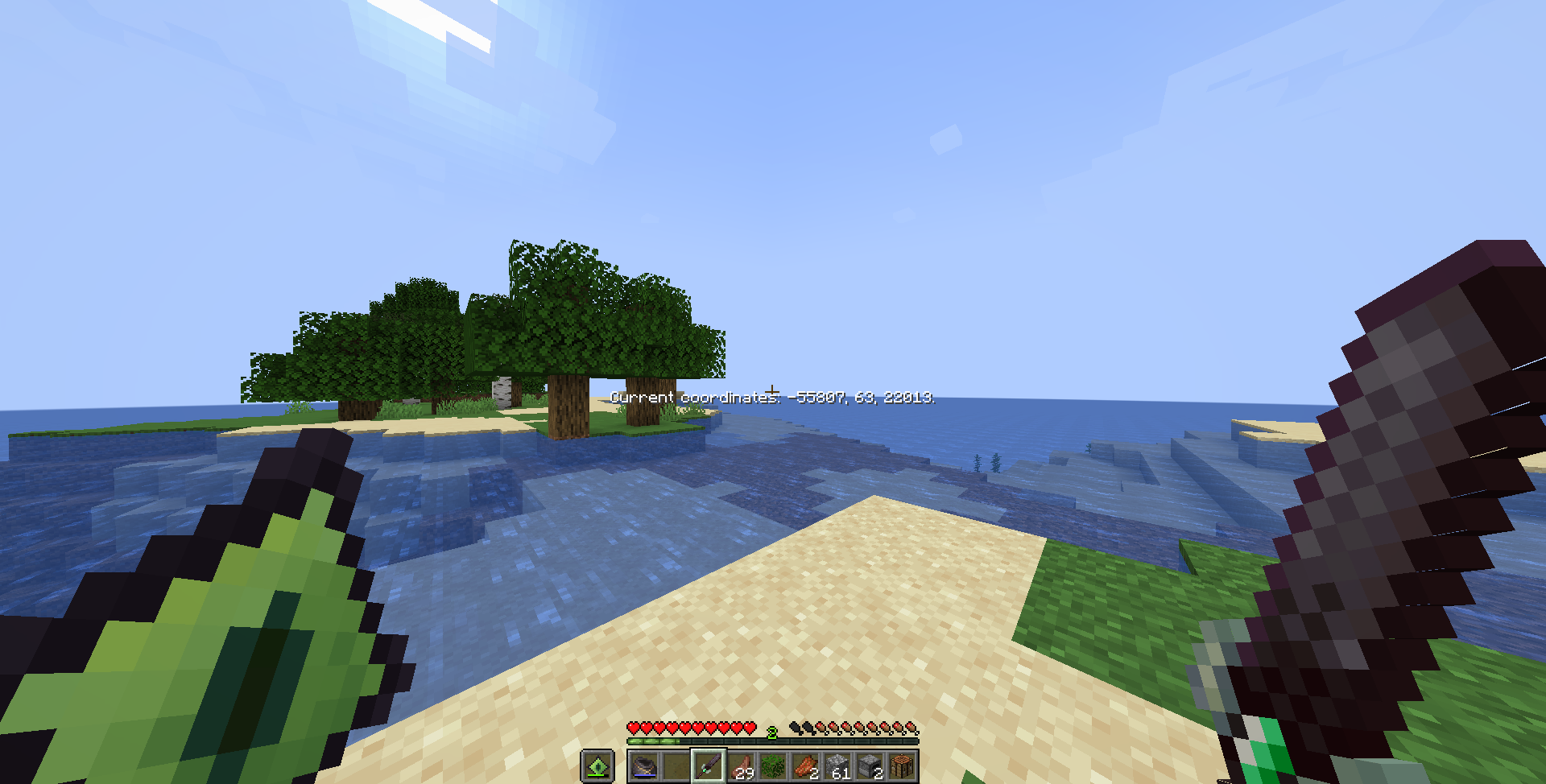Click the rightmost hunger drumstick icon
Image resolution: width=1546 pixels, height=784 pixels.
[x=912, y=727]
